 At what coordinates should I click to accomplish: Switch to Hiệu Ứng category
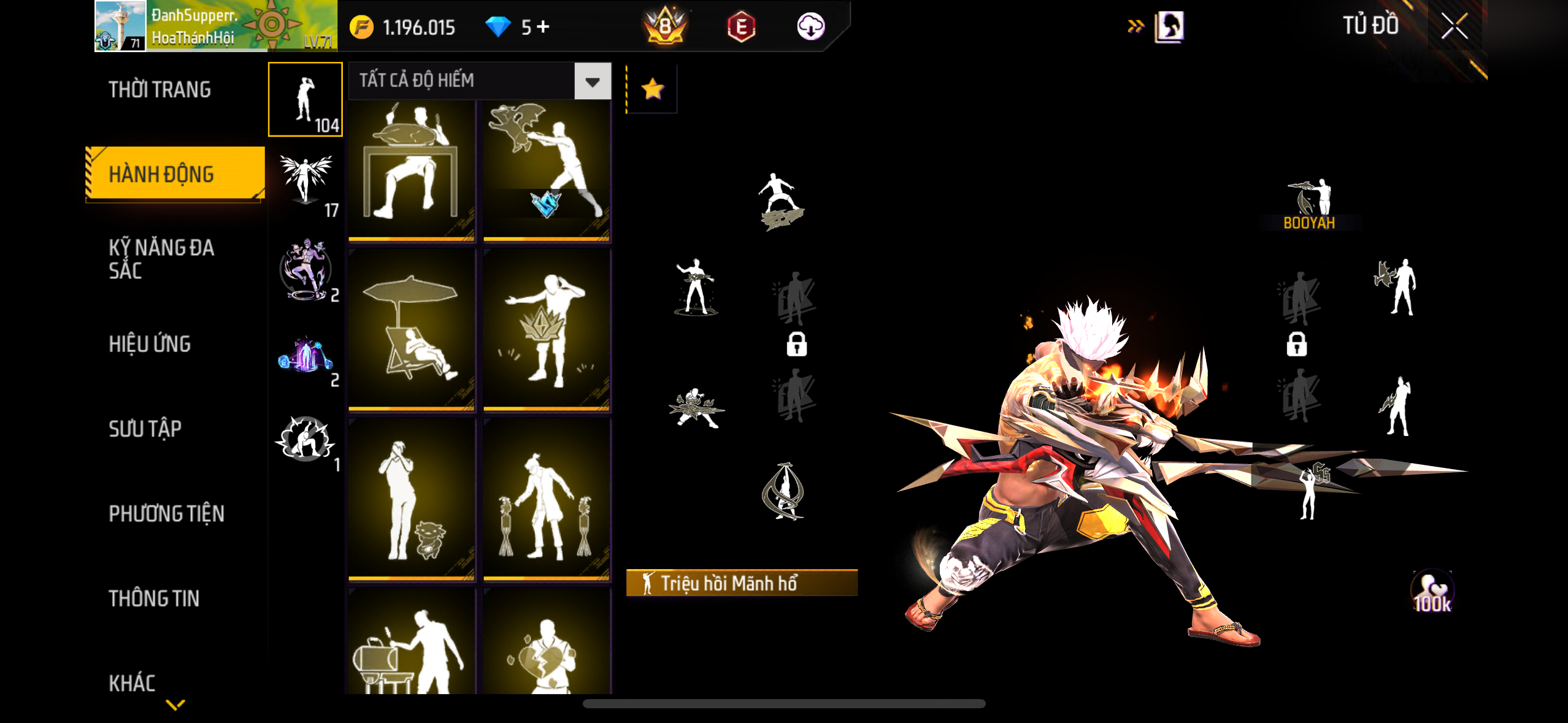click(150, 344)
